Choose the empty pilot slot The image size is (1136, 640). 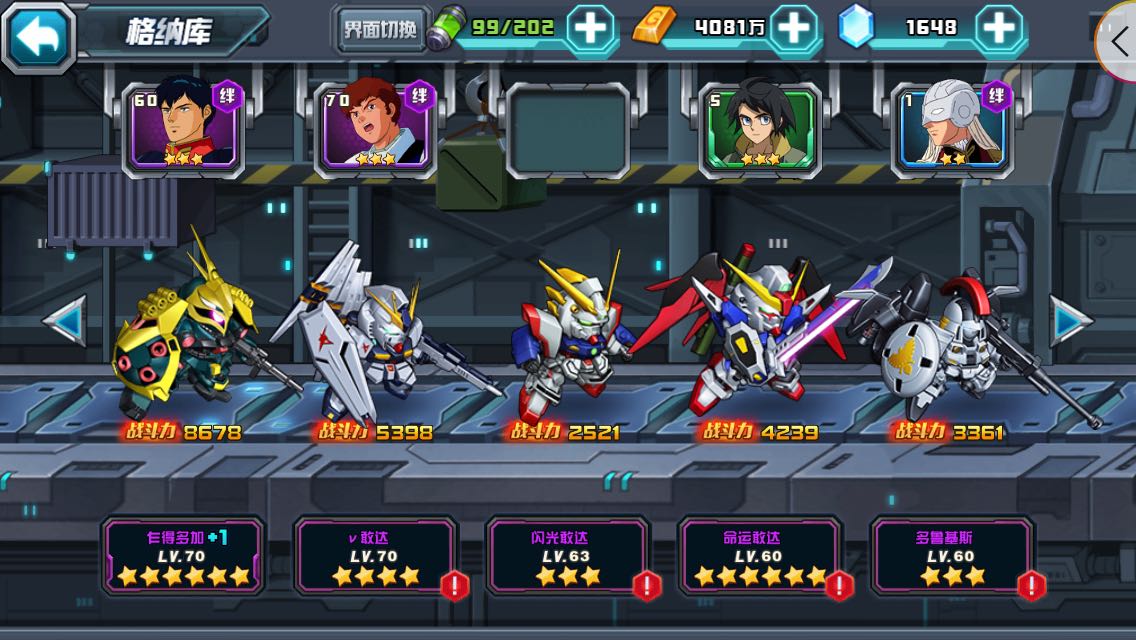(x=567, y=128)
